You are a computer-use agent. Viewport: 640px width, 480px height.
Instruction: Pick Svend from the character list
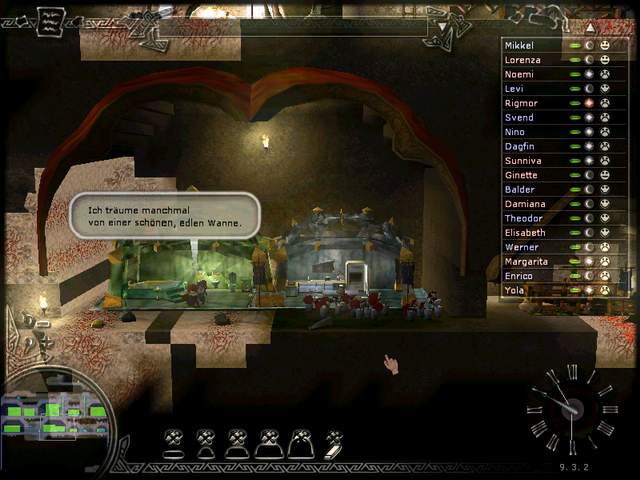[520, 118]
